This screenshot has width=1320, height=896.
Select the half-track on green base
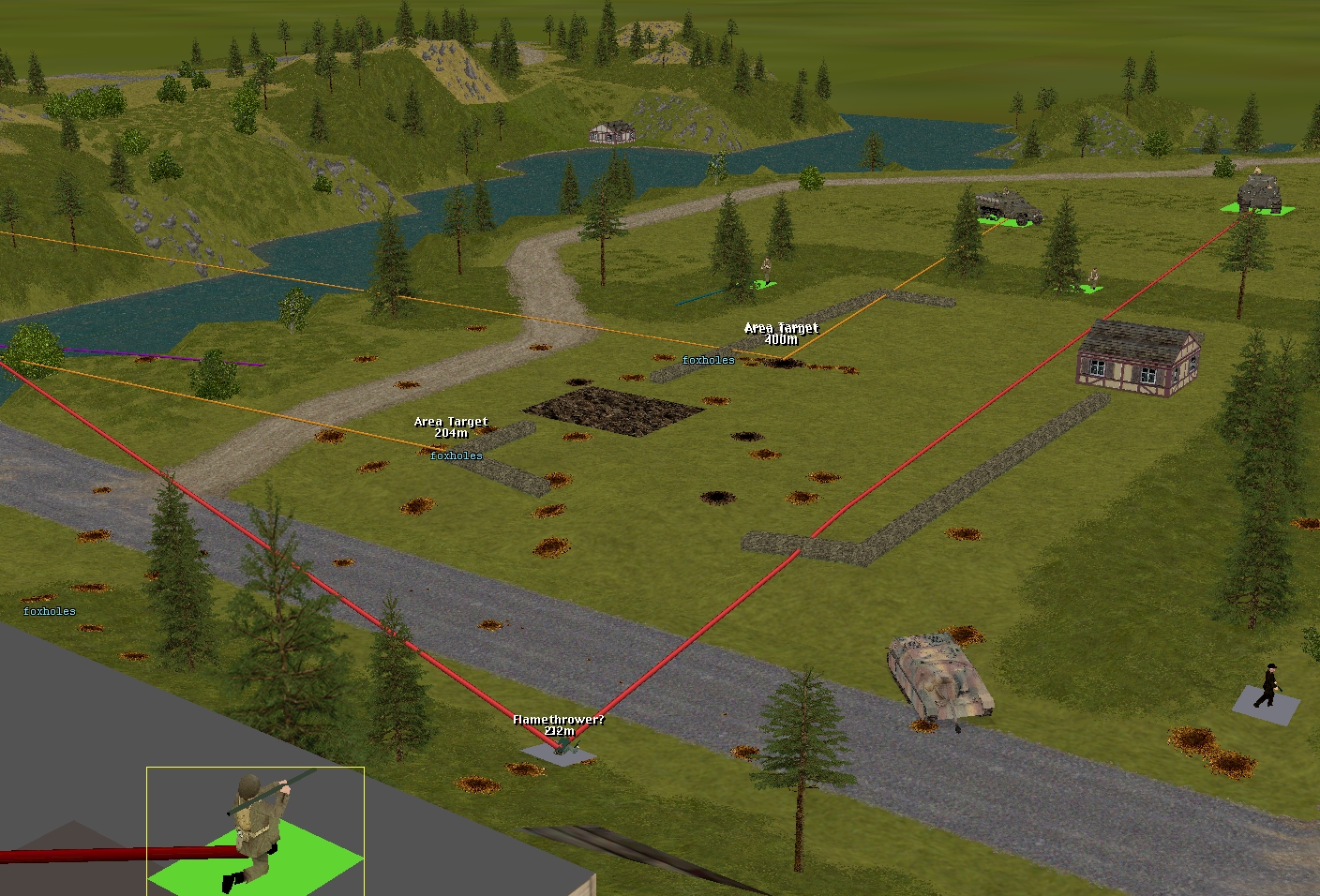(1008, 207)
